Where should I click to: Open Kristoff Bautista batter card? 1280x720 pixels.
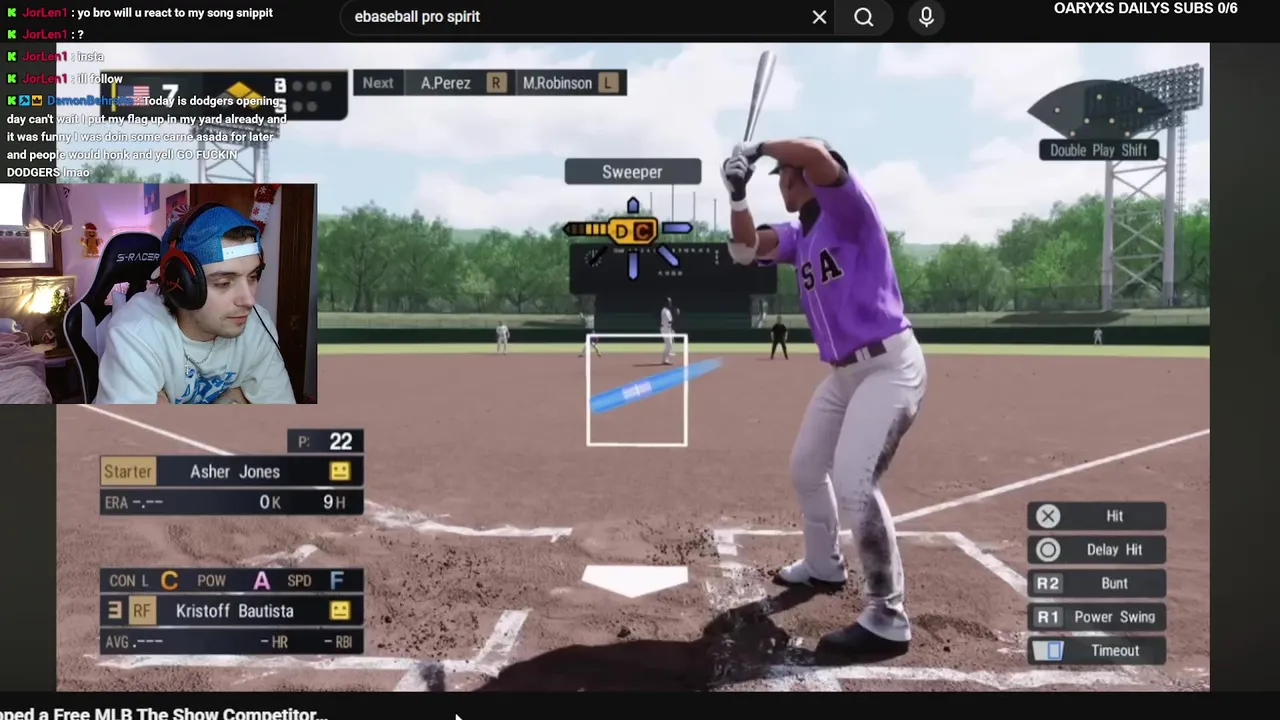point(234,611)
